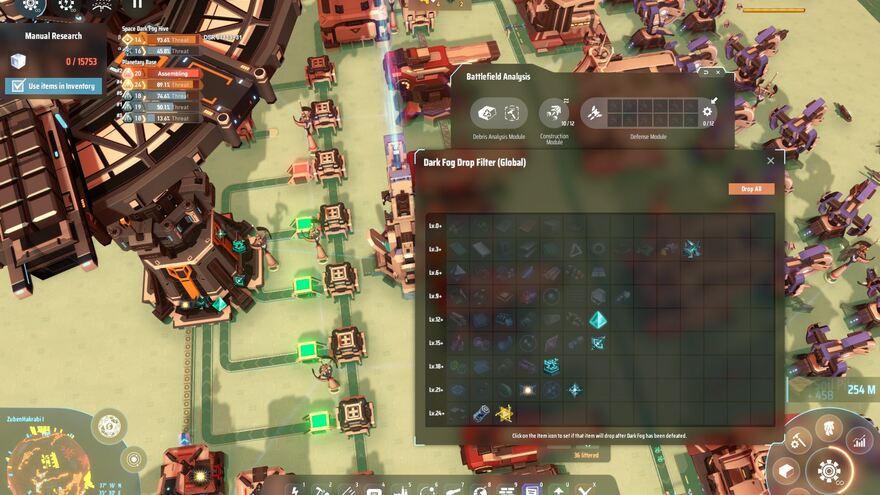The height and width of the screenshot is (495, 880).
Task: Toggle the pause button at the top
Action: [x=138, y=4]
